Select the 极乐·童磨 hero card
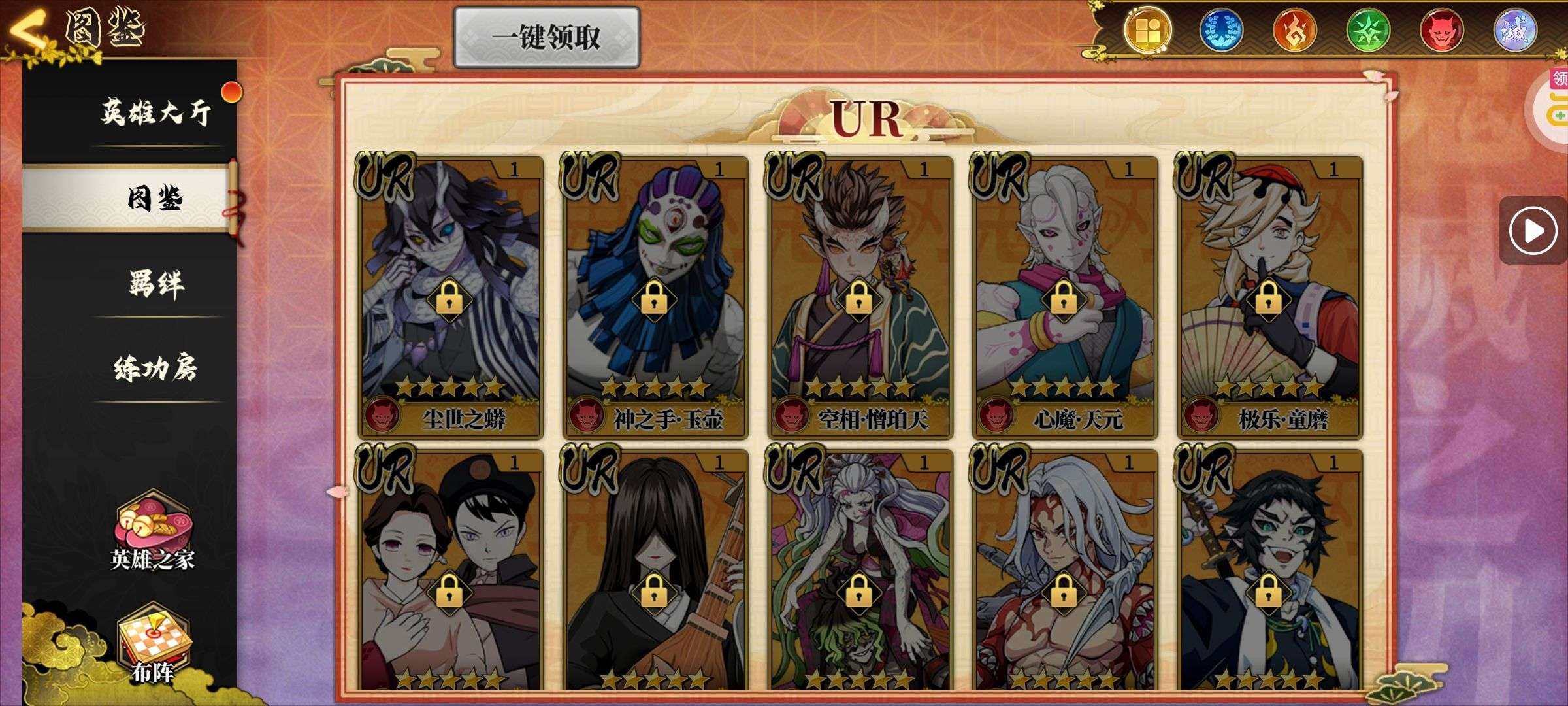Image resolution: width=1568 pixels, height=706 pixels. 1269,296
